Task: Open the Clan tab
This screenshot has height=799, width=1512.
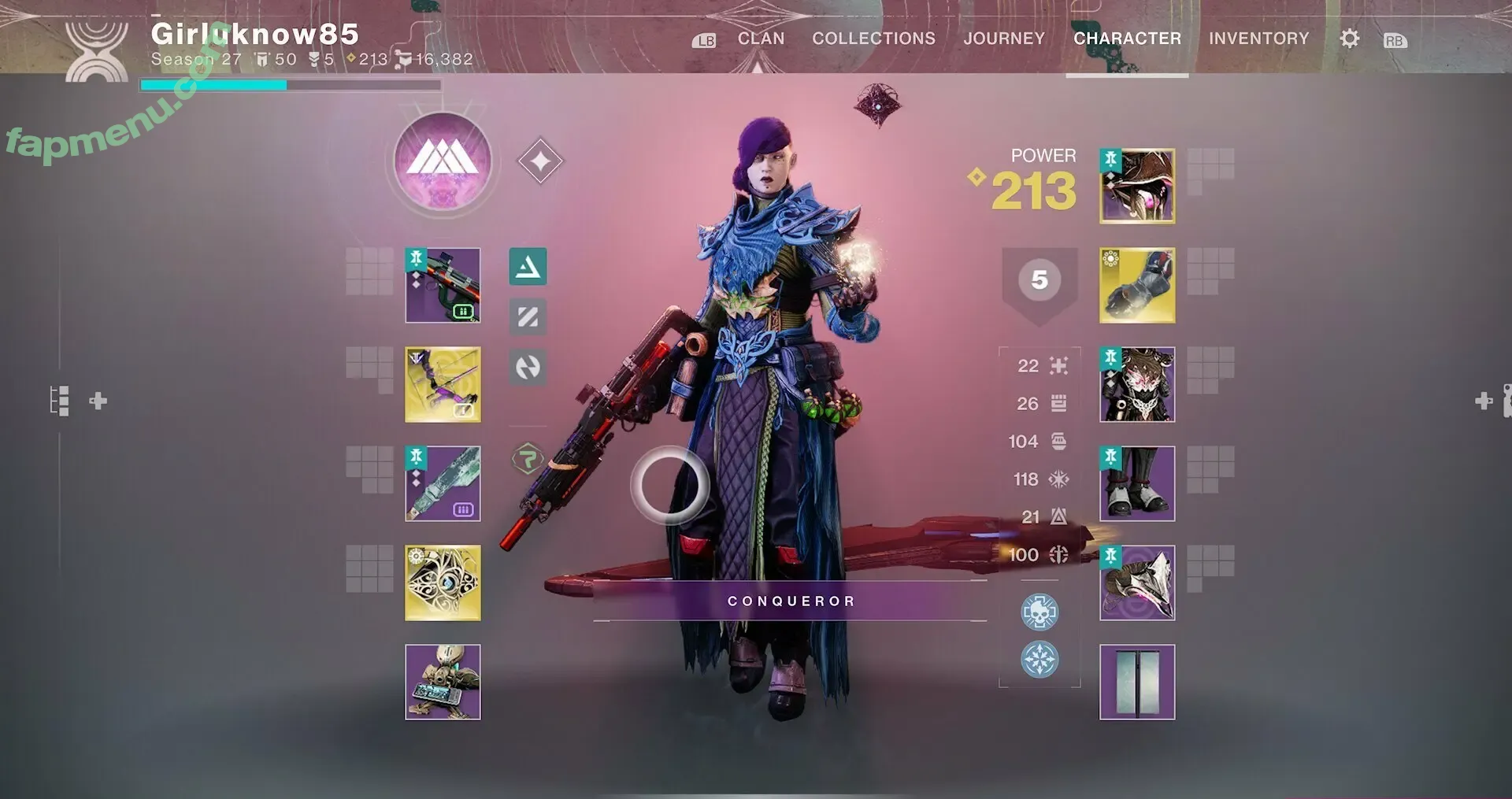Action: click(x=761, y=39)
